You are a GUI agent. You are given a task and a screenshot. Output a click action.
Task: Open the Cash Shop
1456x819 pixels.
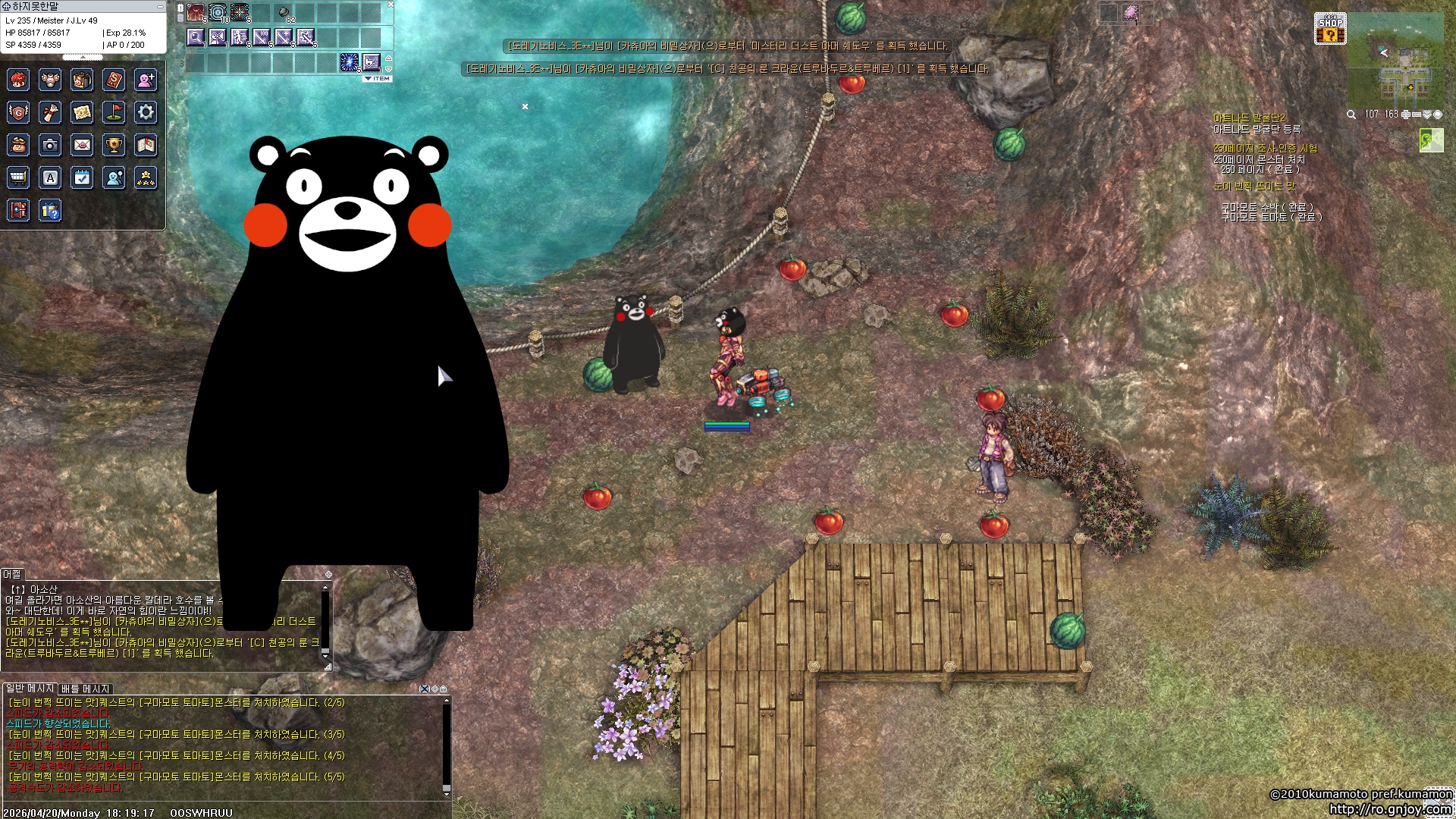pyautogui.click(x=1330, y=29)
